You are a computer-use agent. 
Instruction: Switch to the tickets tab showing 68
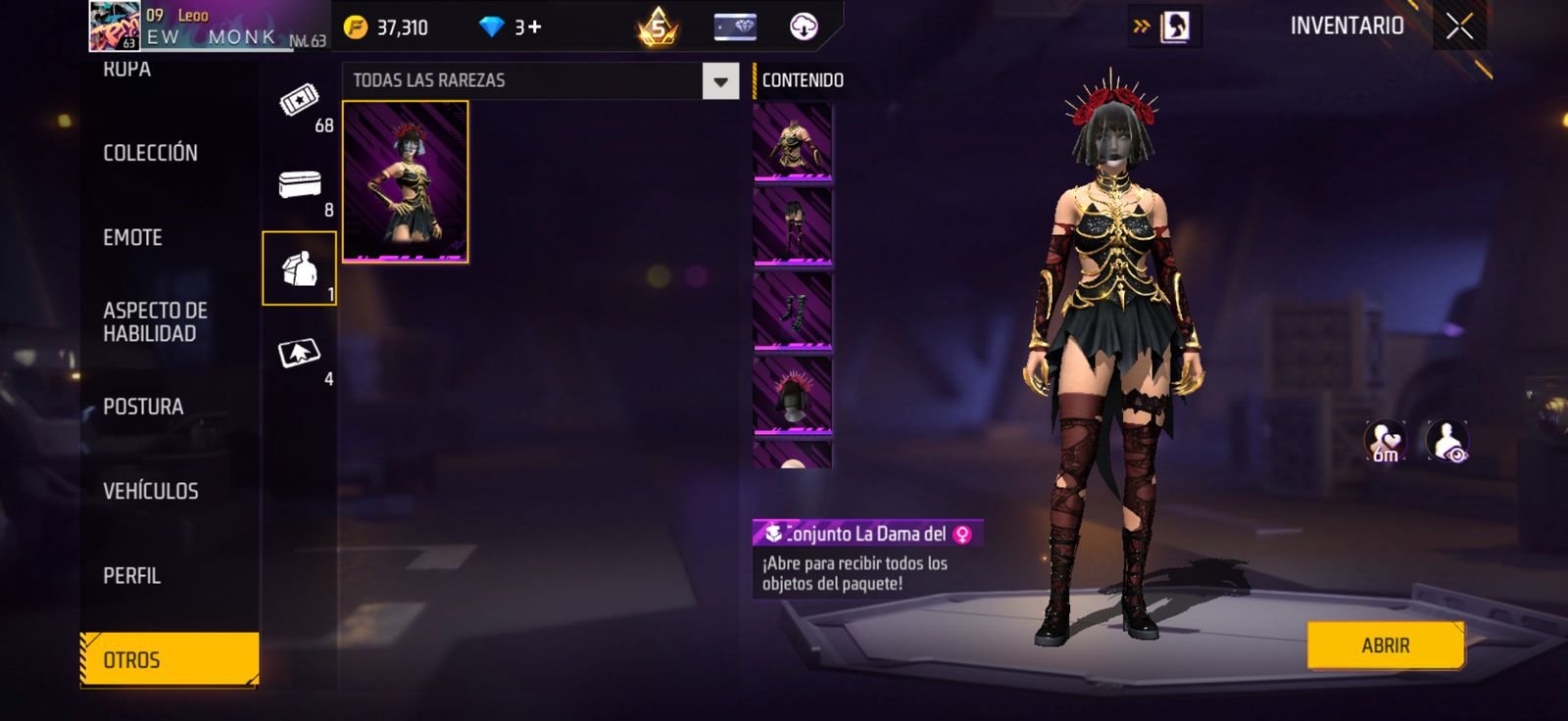point(300,102)
